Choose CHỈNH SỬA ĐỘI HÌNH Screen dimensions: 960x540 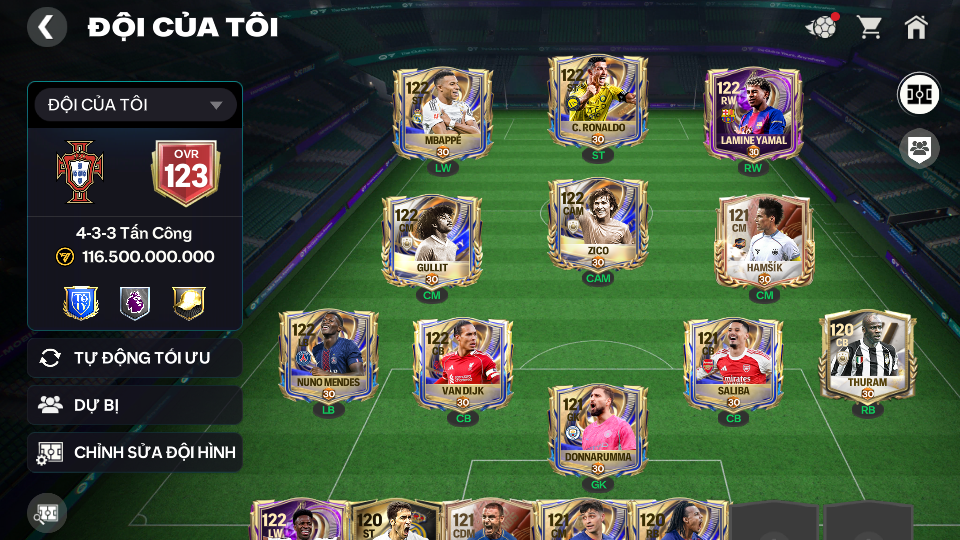135,453
